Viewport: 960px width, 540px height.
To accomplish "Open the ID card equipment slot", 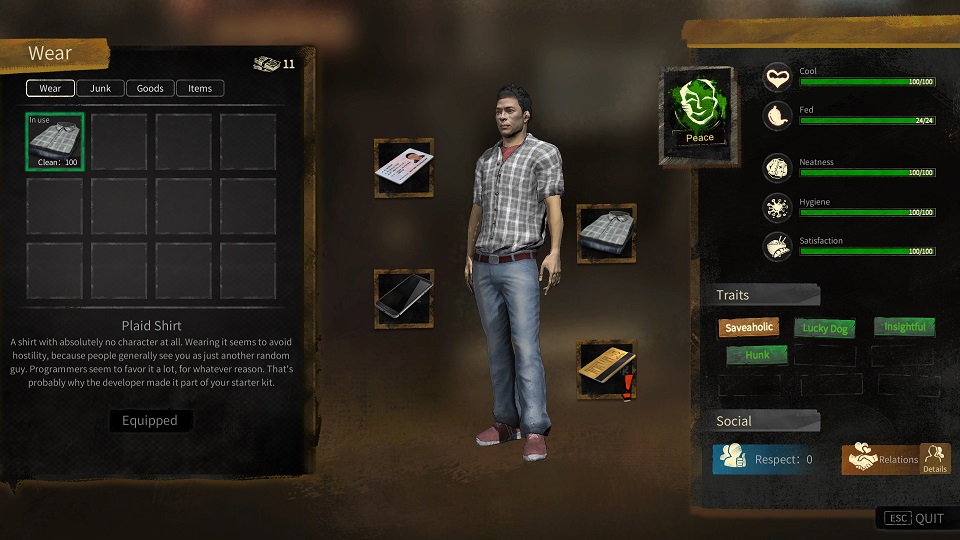I will coord(404,168).
